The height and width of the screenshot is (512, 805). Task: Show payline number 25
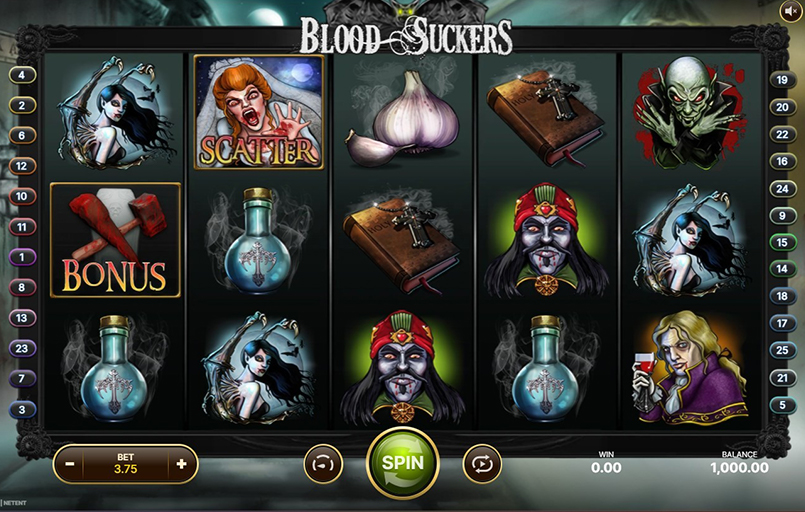pos(781,350)
